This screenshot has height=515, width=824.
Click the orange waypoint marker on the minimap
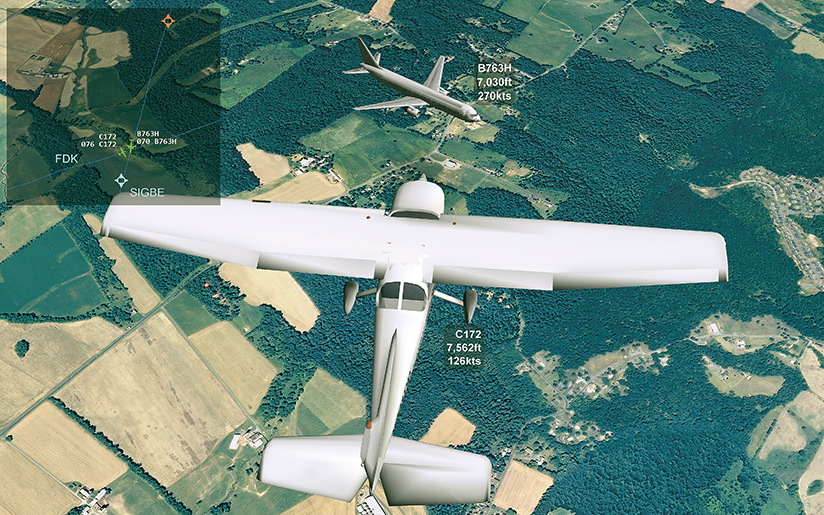click(168, 20)
